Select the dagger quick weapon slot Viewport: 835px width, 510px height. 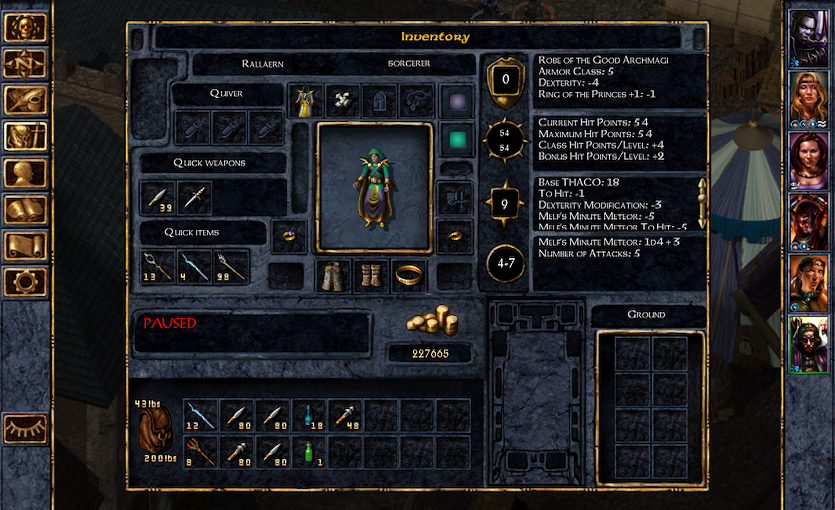[x=194, y=198]
